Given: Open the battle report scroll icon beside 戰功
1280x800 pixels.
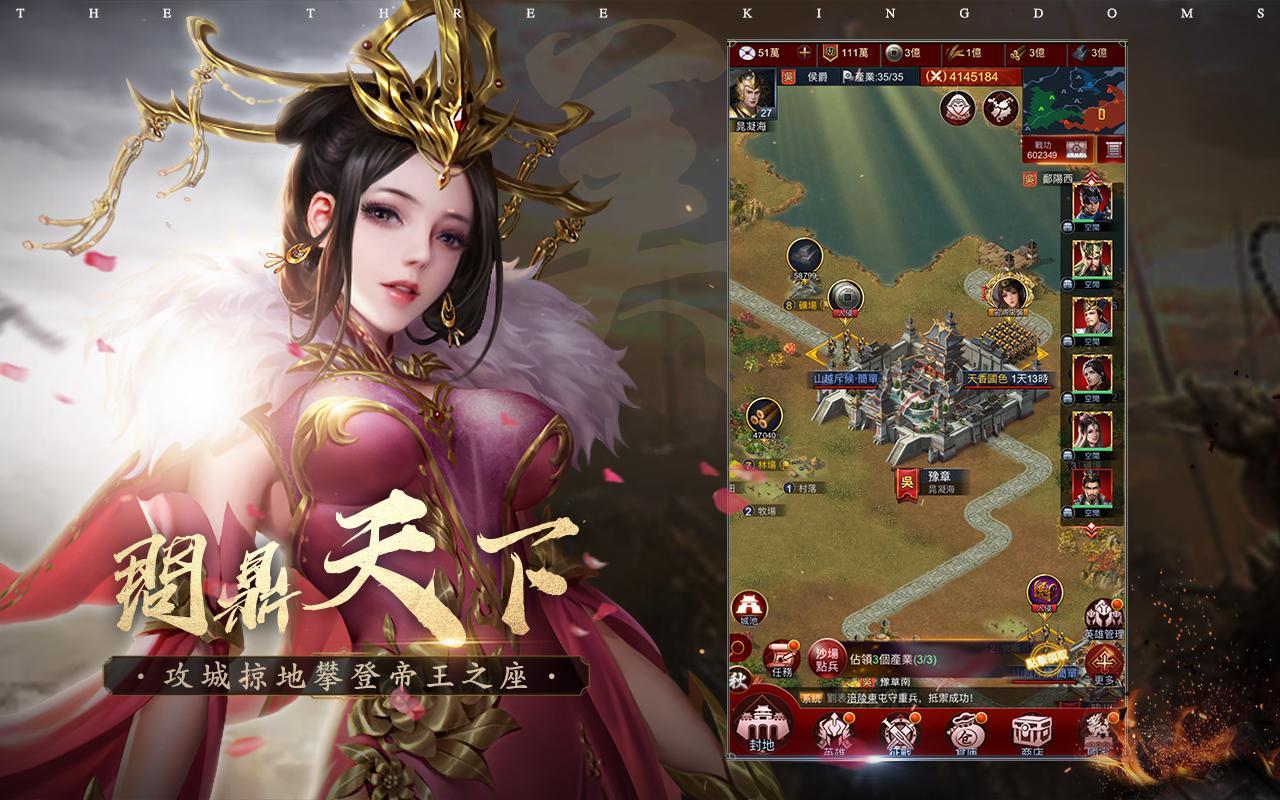Looking at the screenshot, I should pyautogui.click(x=1111, y=148).
